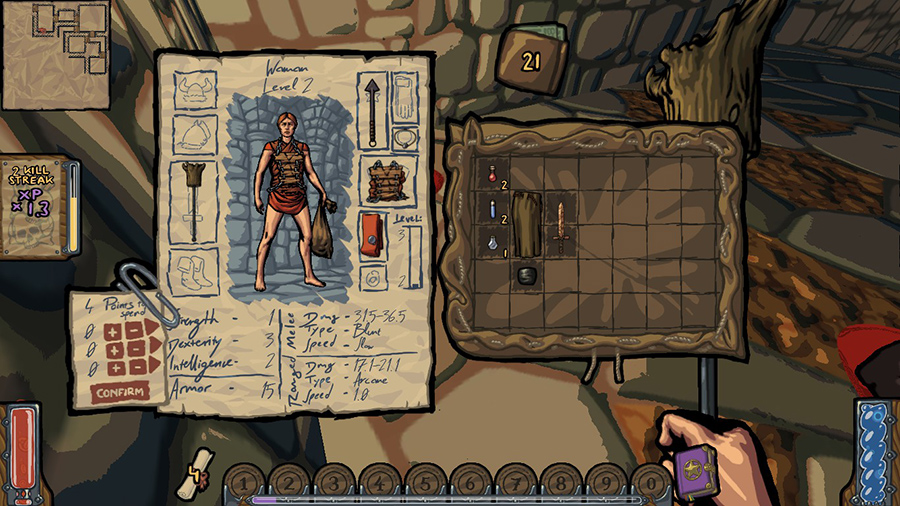Screen dimensions: 900x506
Task: Pick the round white flask in inventory
Action: [493, 241]
